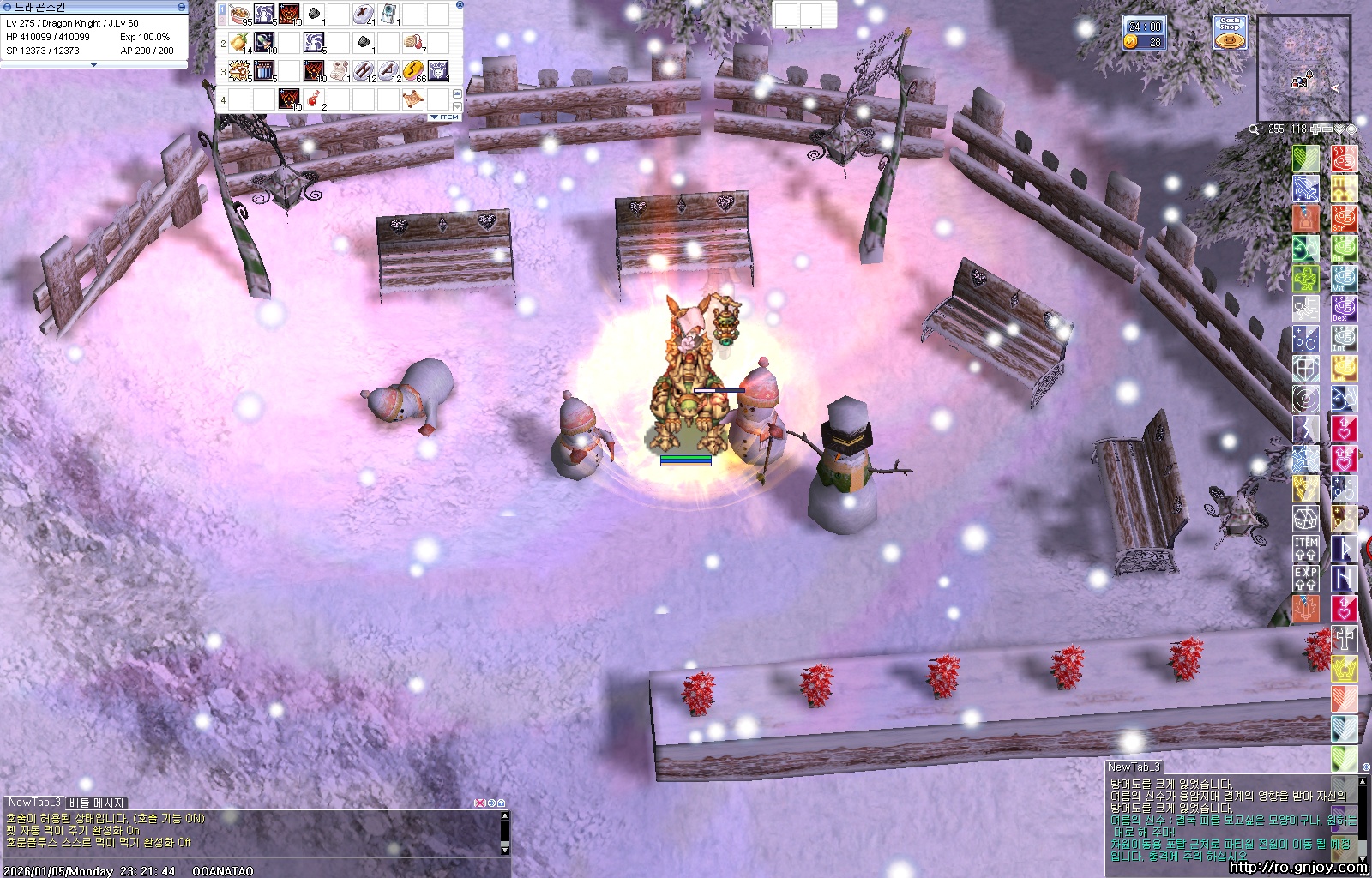The height and width of the screenshot is (878, 1372).
Task: Click the ITEM up-arrow status icon
Action: 1305,549
